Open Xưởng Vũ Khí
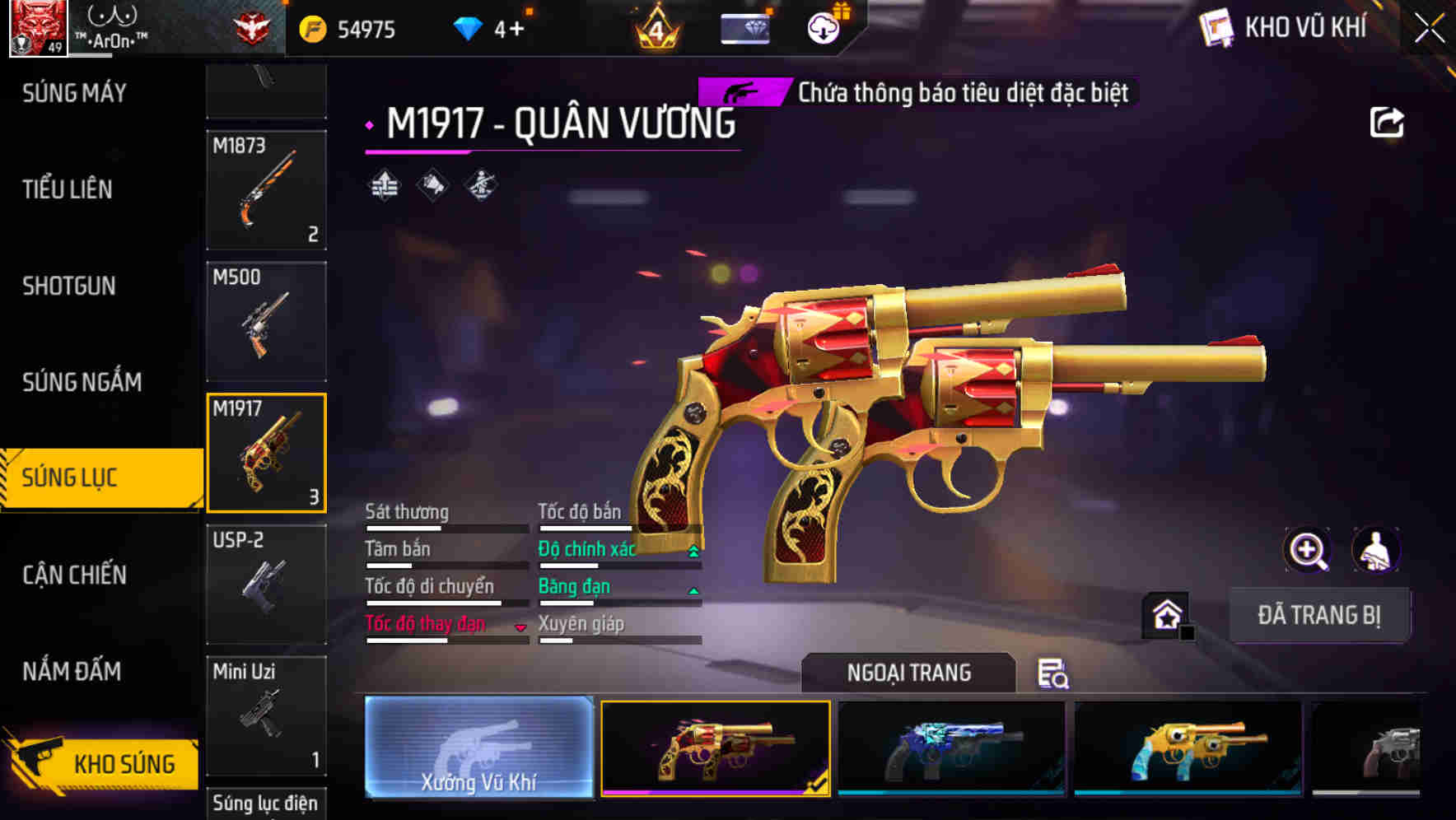1456x820 pixels. click(478, 749)
